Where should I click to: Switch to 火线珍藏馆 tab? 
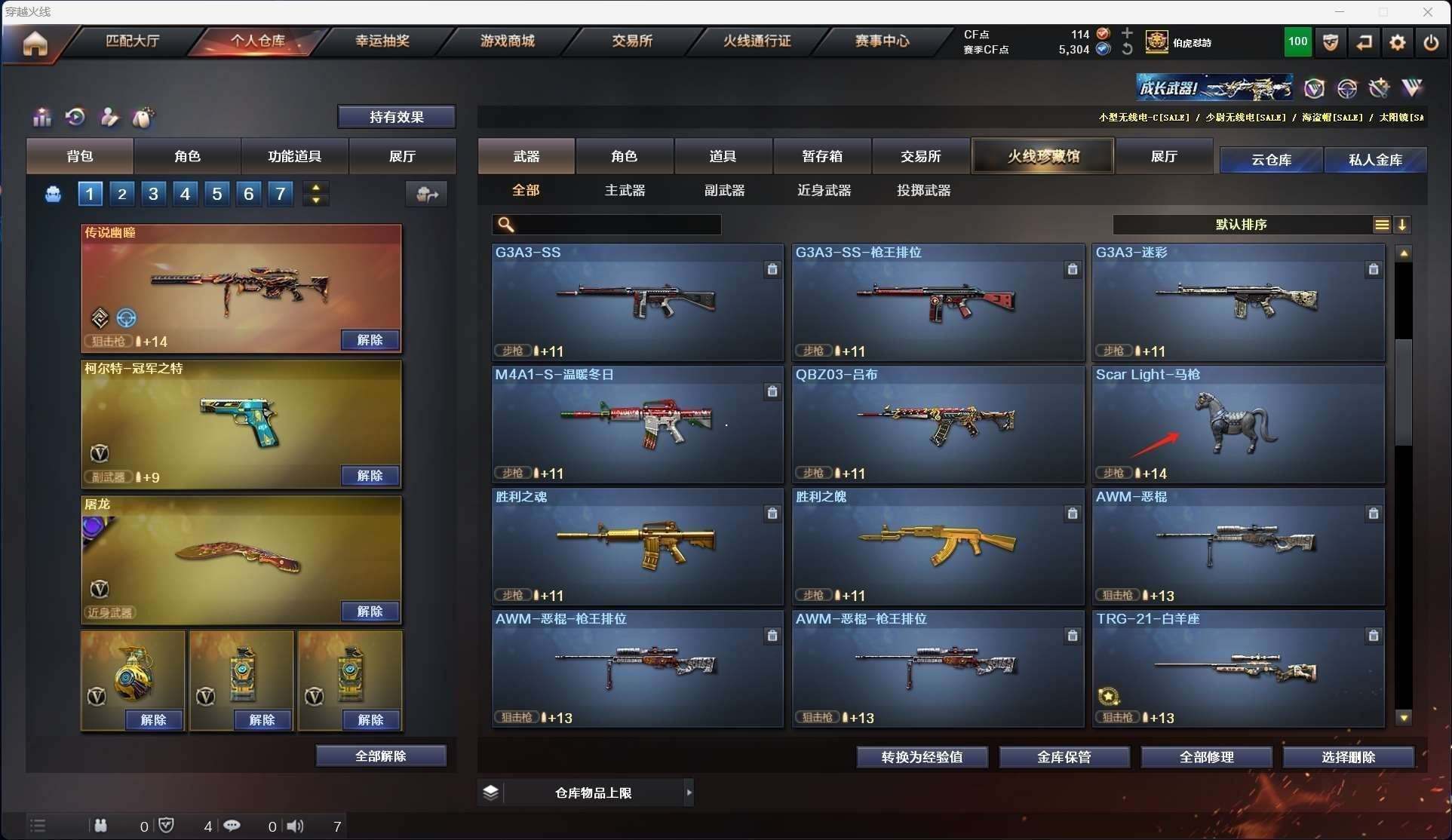click(x=1043, y=156)
